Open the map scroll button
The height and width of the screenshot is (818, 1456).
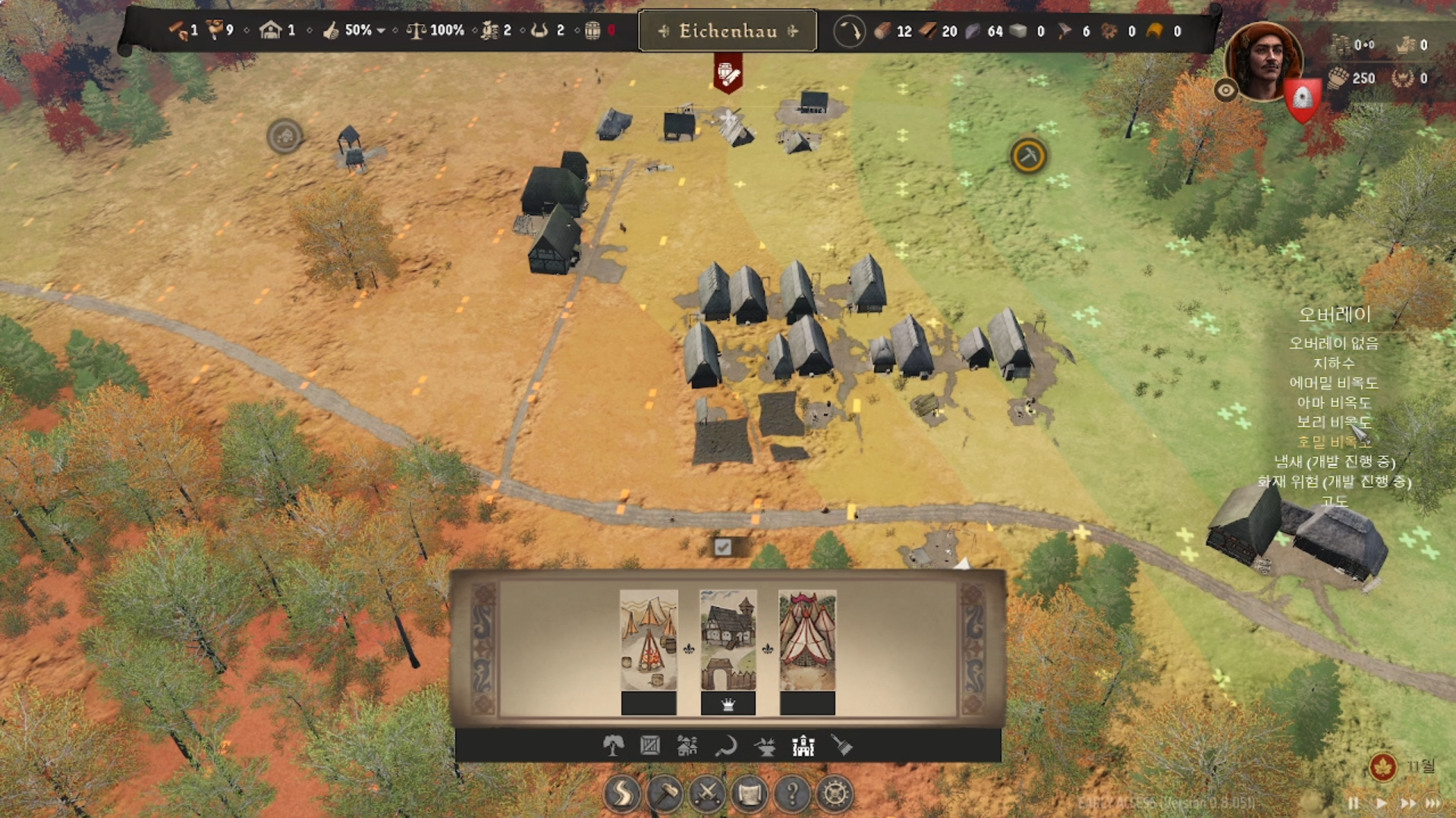[x=750, y=794]
